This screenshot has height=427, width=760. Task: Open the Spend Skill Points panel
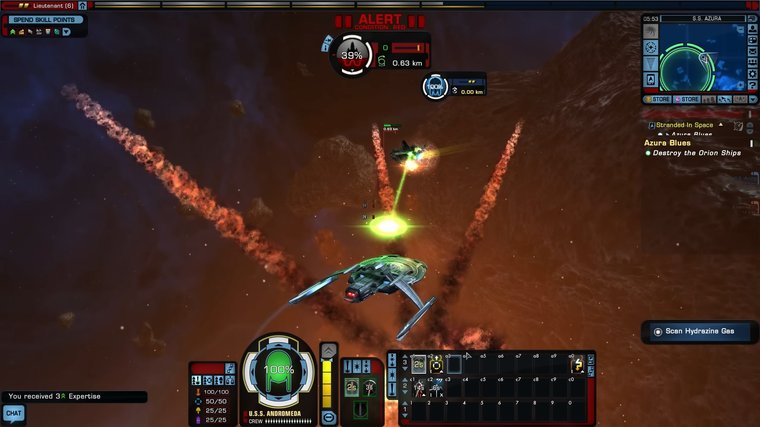(x=44, y=20)
